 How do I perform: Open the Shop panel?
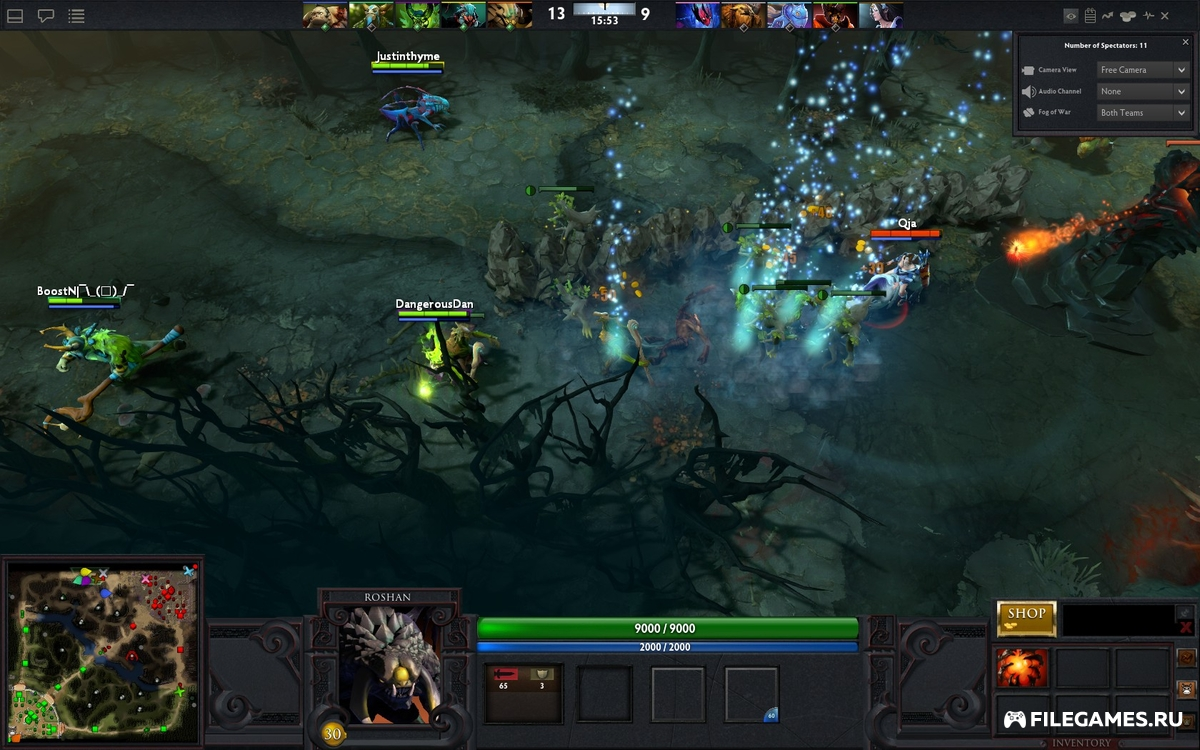1026,618
